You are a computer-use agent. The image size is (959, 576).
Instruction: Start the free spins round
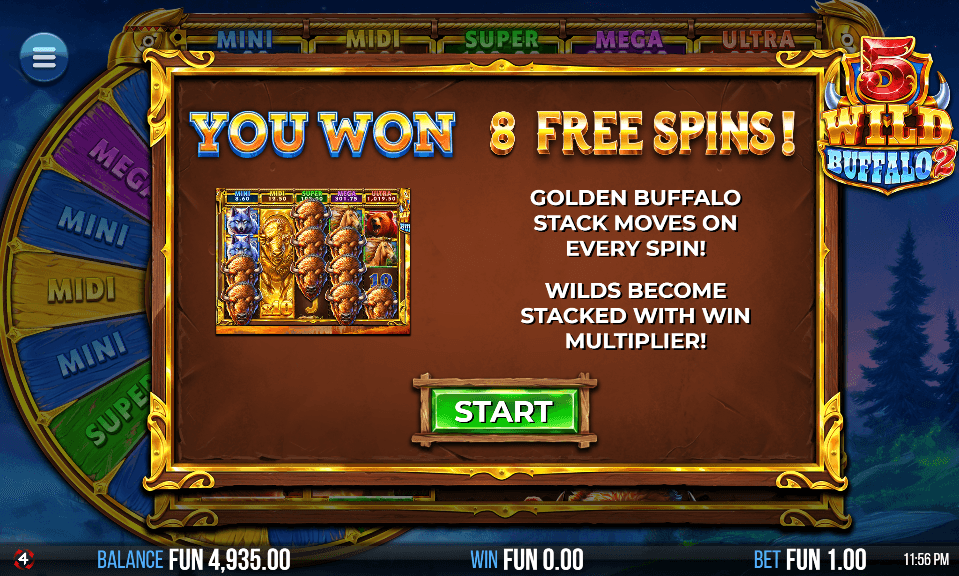tap(505, 411)
